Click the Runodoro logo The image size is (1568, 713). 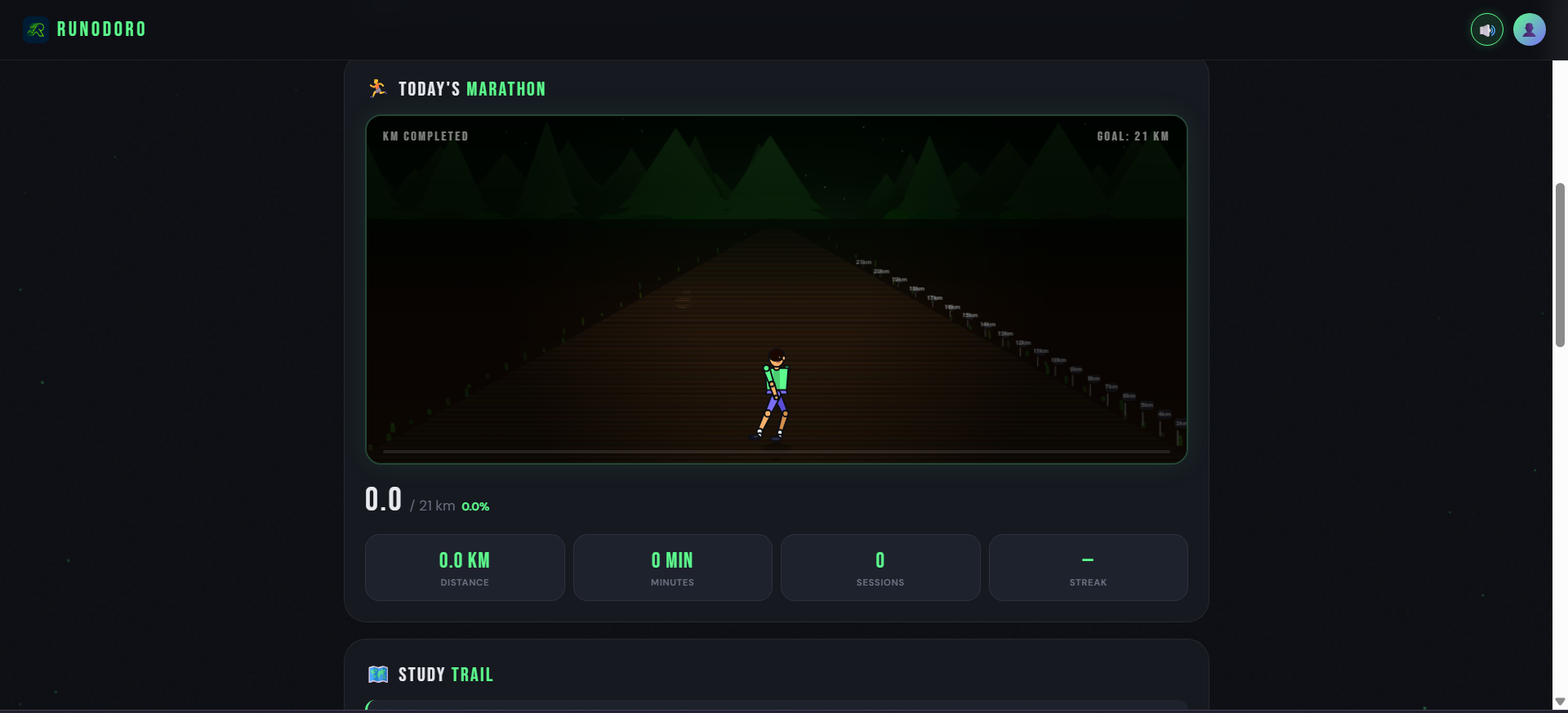85,29
